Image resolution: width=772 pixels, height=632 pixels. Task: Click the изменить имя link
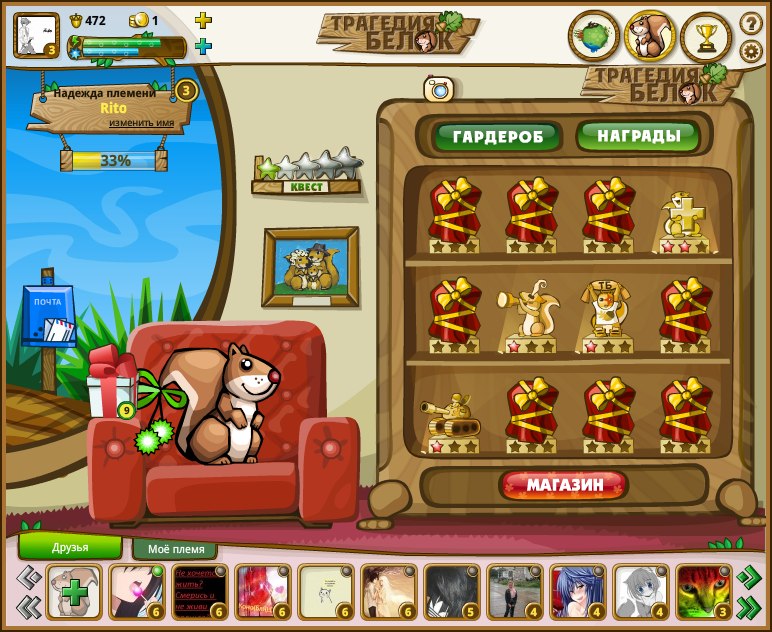(x=142, y=122)
